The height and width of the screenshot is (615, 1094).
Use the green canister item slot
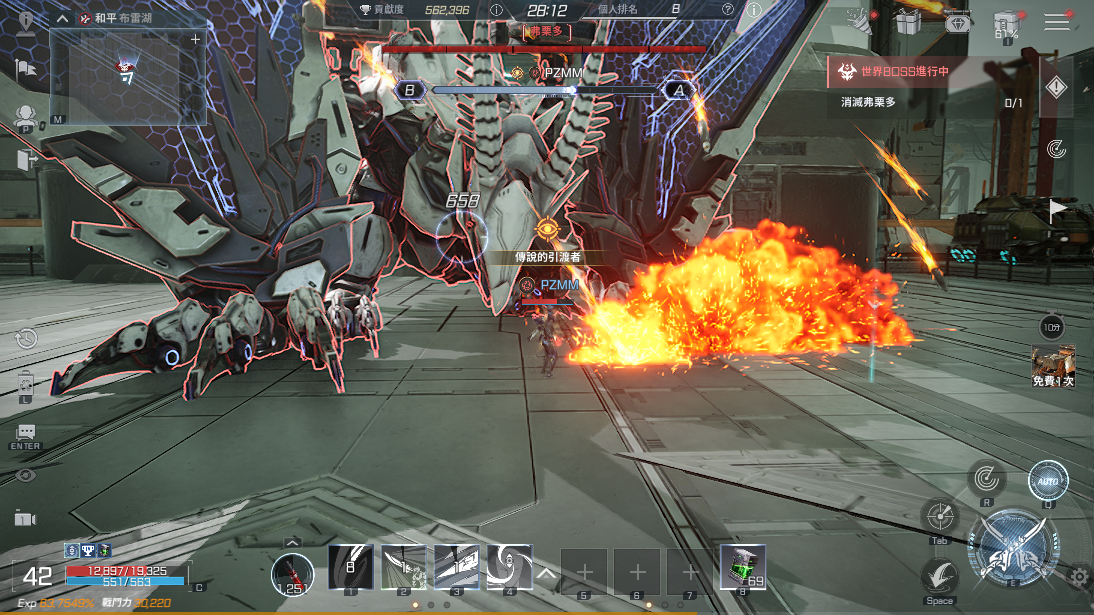tap(743, 568)
